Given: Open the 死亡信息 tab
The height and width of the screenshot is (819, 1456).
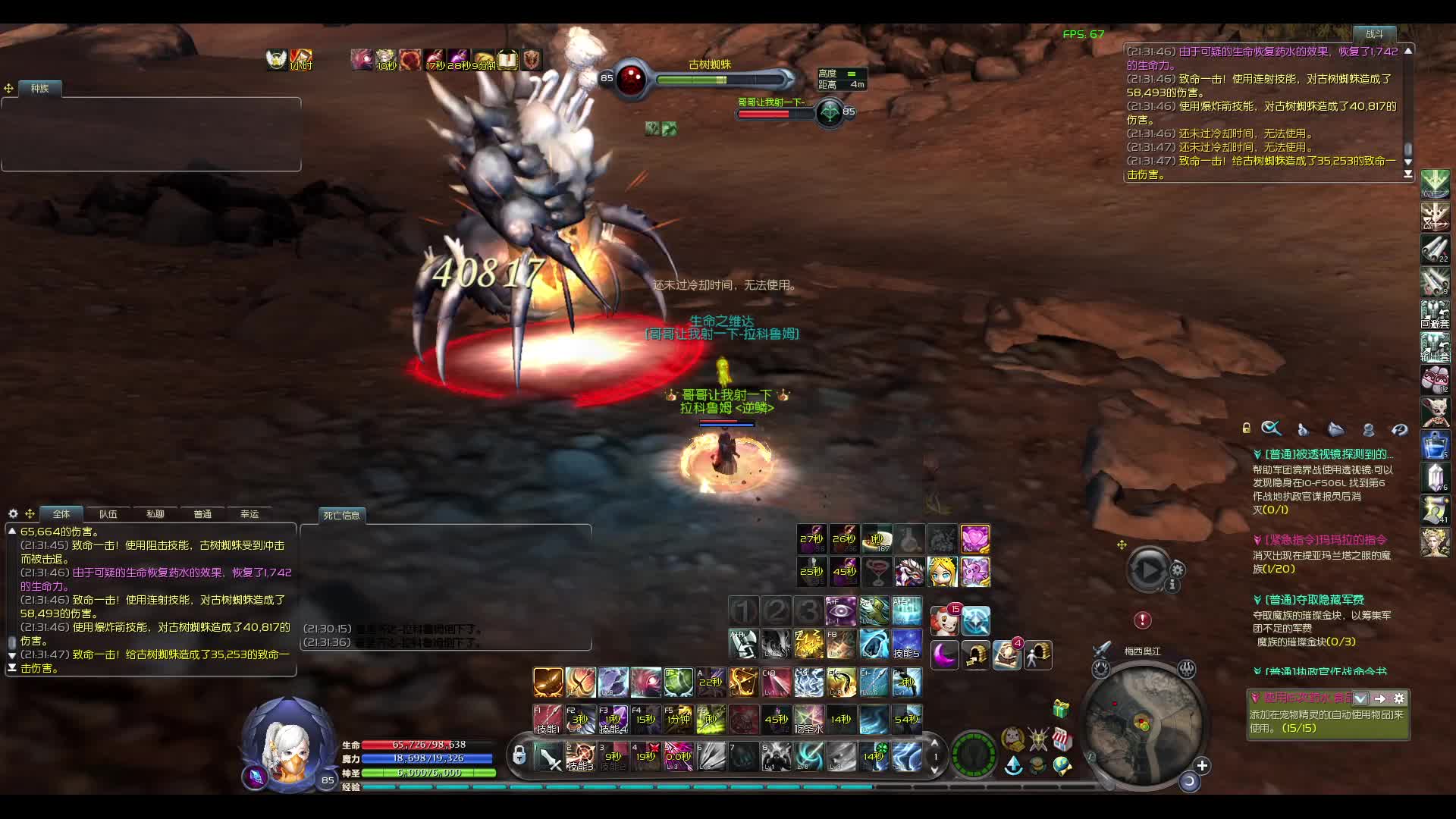Looking at the screenshot, I should point(341,516).
